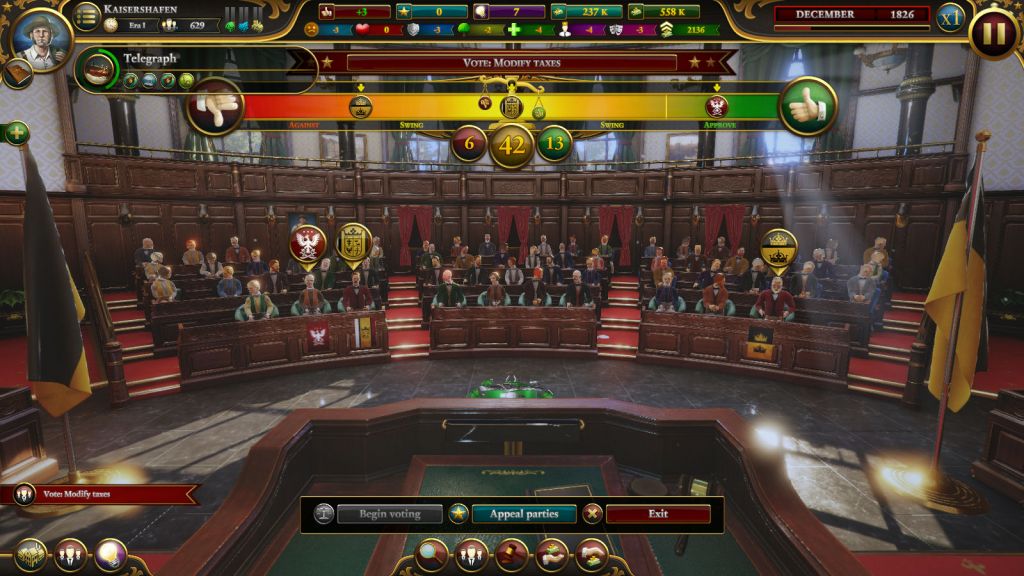The image size is (1024, 576).
Task: Open the main menu list icon
Action: [88, 16]
